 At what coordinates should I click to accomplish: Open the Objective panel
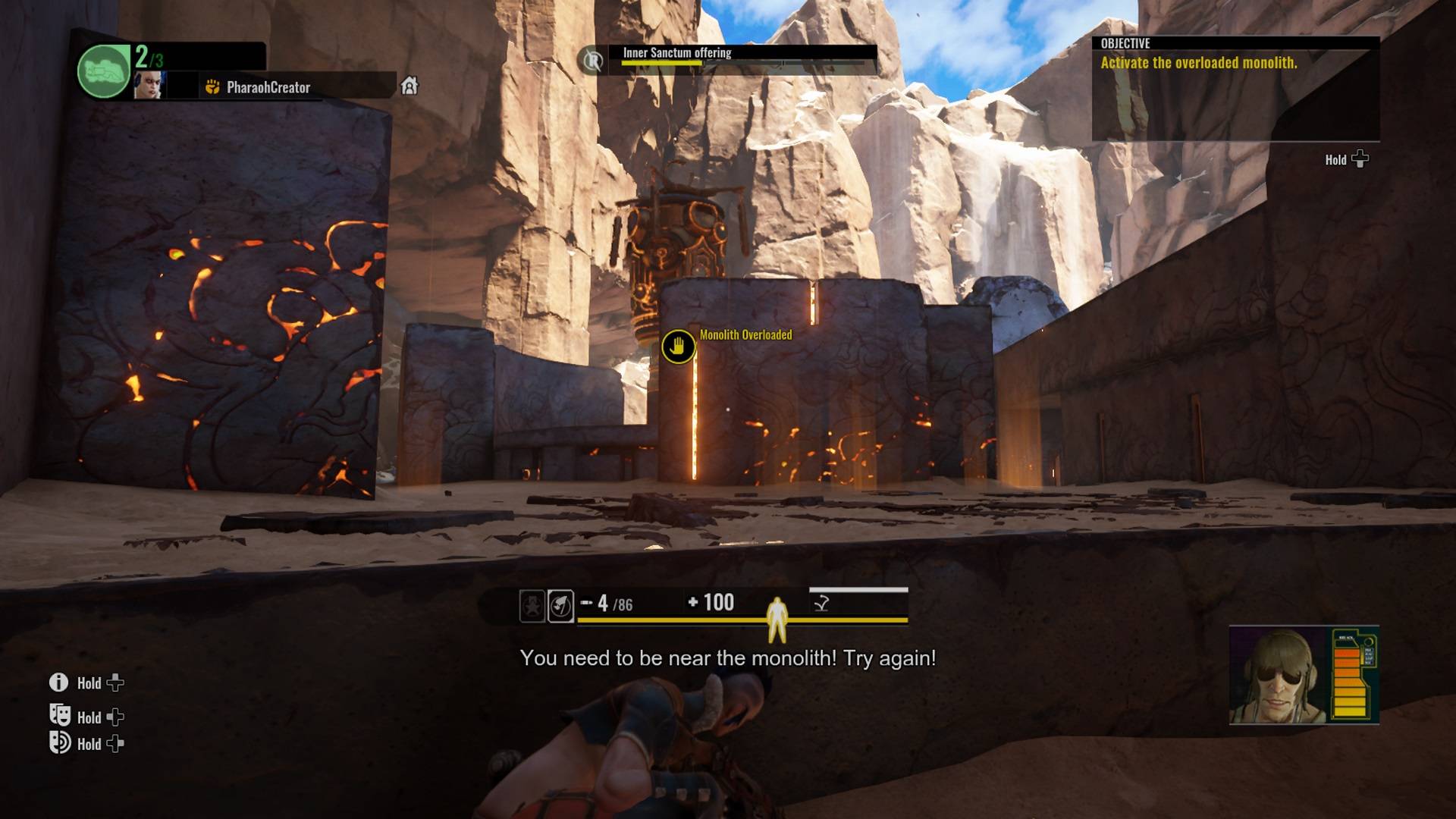coord(1235,87)
